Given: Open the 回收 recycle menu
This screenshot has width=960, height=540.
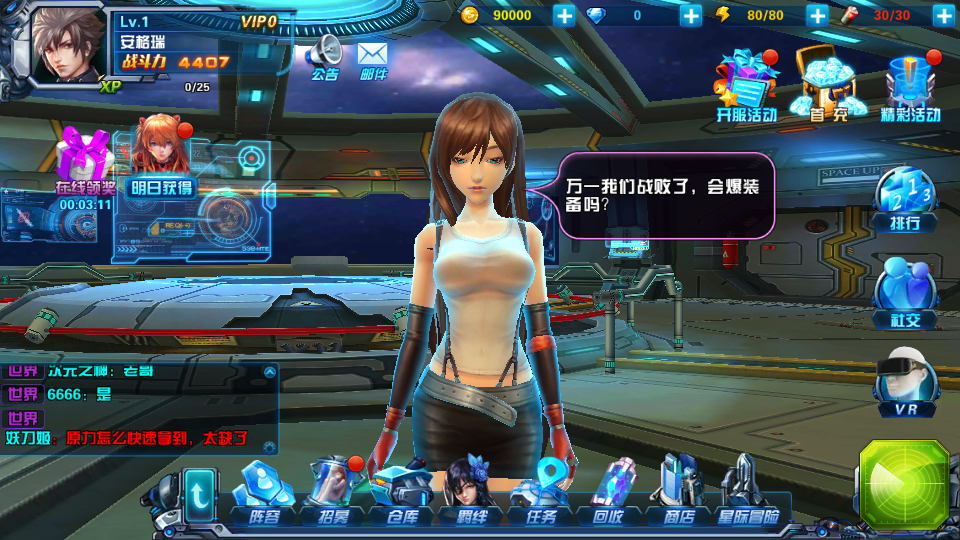Looking at the screenshot, I should 609,495.
